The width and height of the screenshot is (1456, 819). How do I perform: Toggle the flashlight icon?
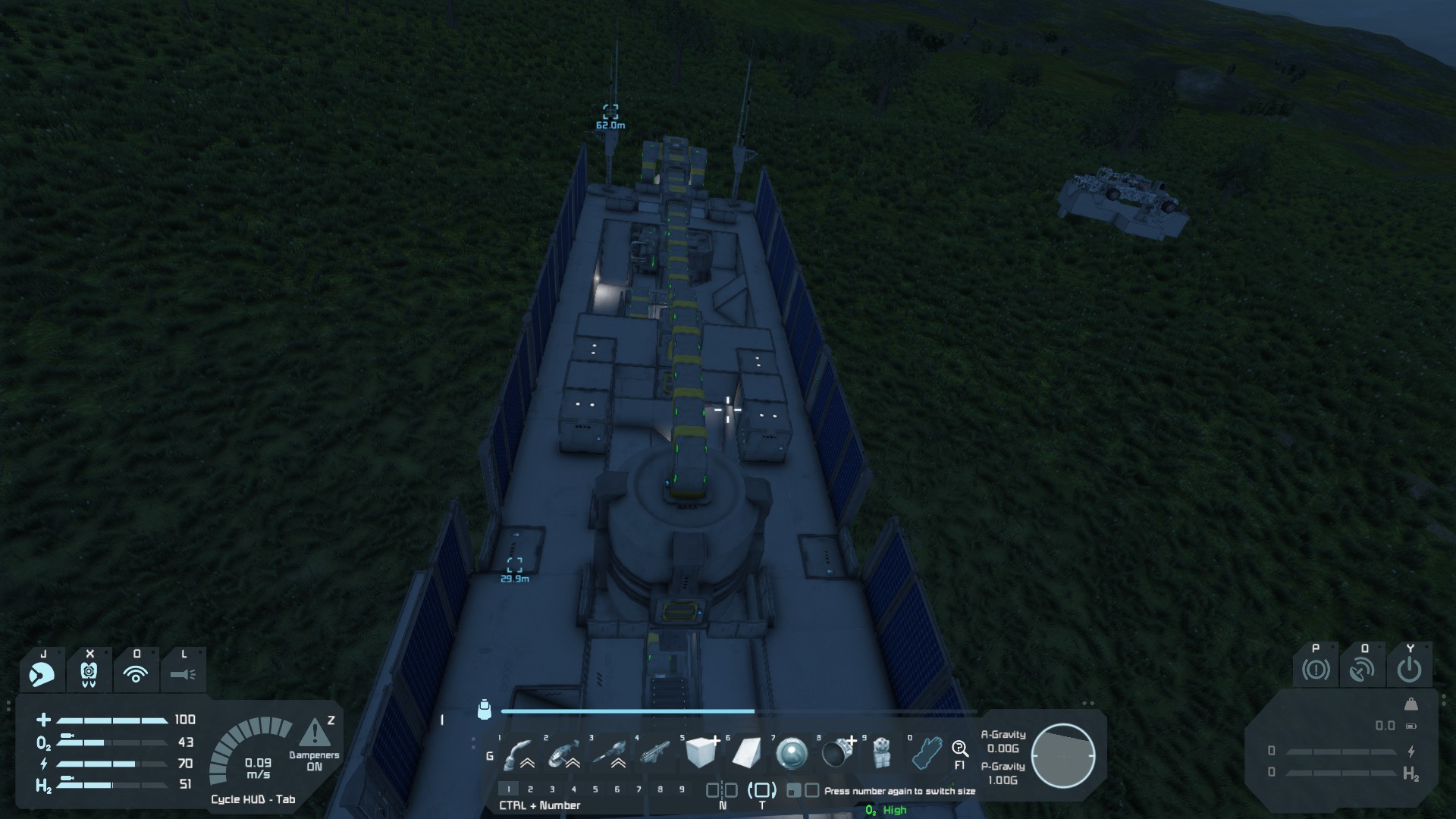click(183, 673)
